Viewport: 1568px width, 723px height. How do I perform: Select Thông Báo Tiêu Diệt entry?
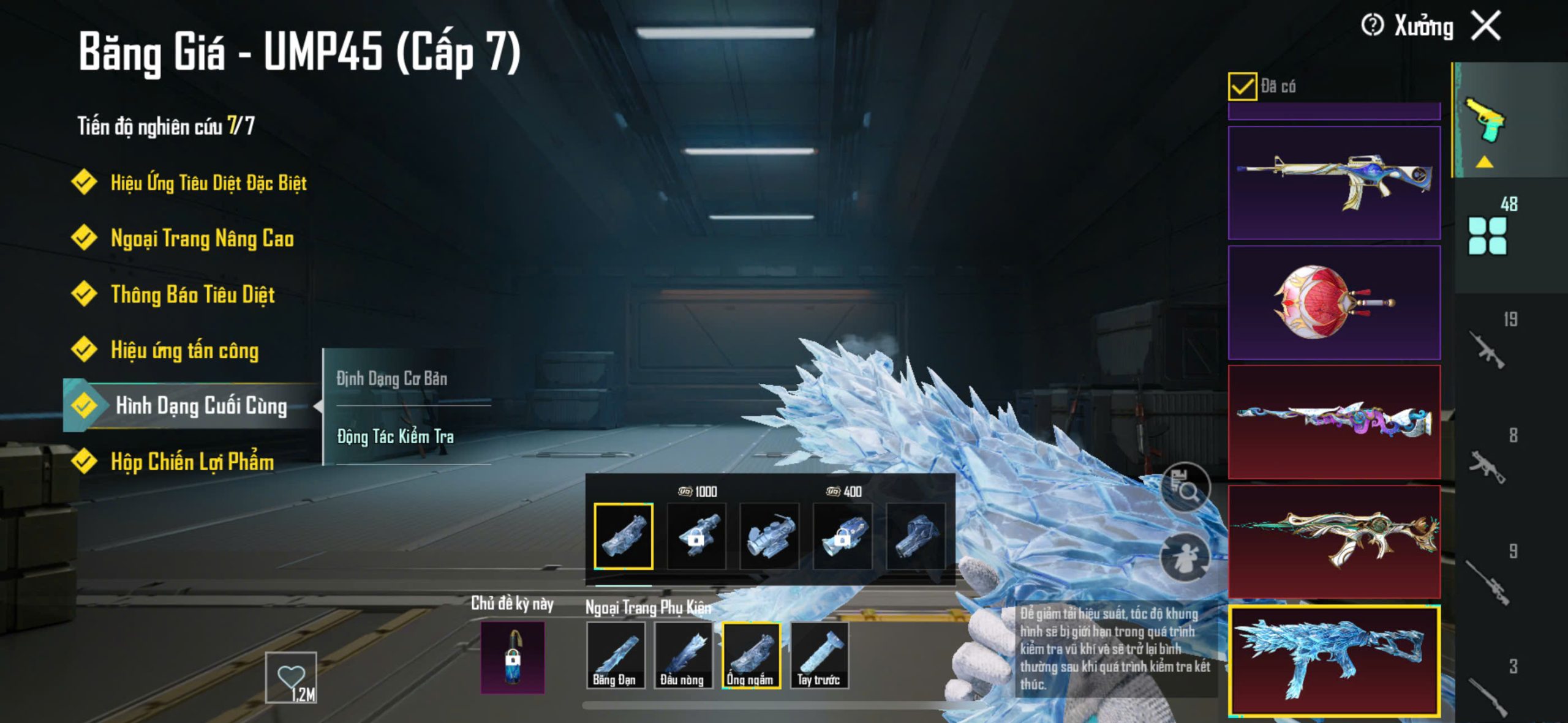pos(192,294)
